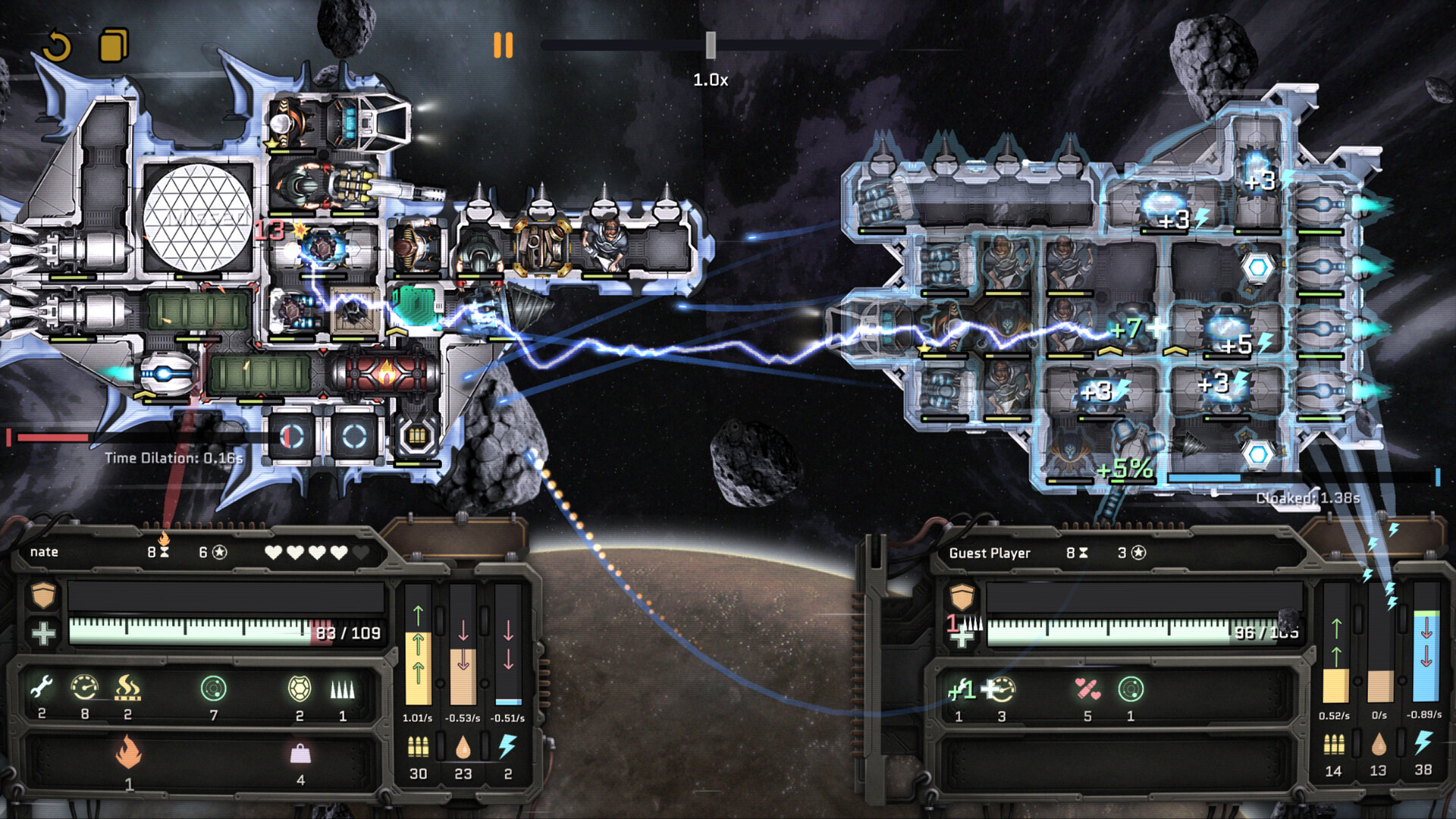Select nate's turtle shell armor icon
This screenshot has width=1456, height=819.
(300, 689)
